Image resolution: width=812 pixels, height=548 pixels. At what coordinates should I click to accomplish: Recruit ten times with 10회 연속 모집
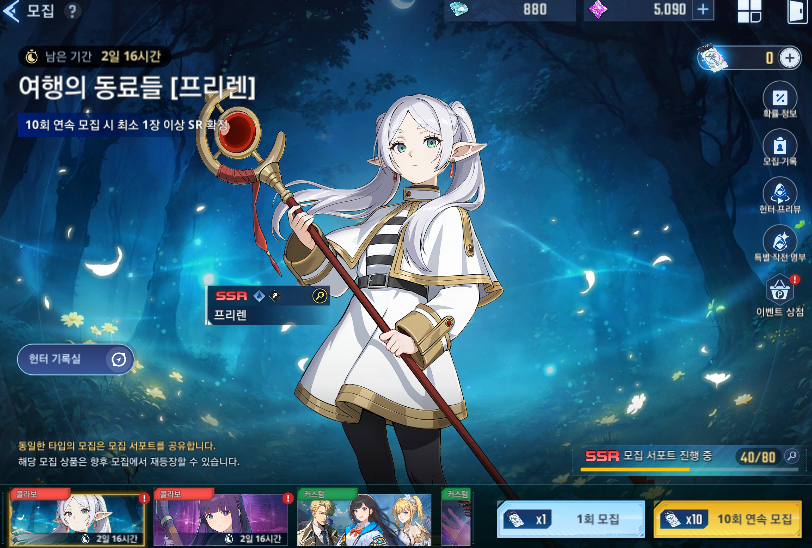[x=729, y=520]
